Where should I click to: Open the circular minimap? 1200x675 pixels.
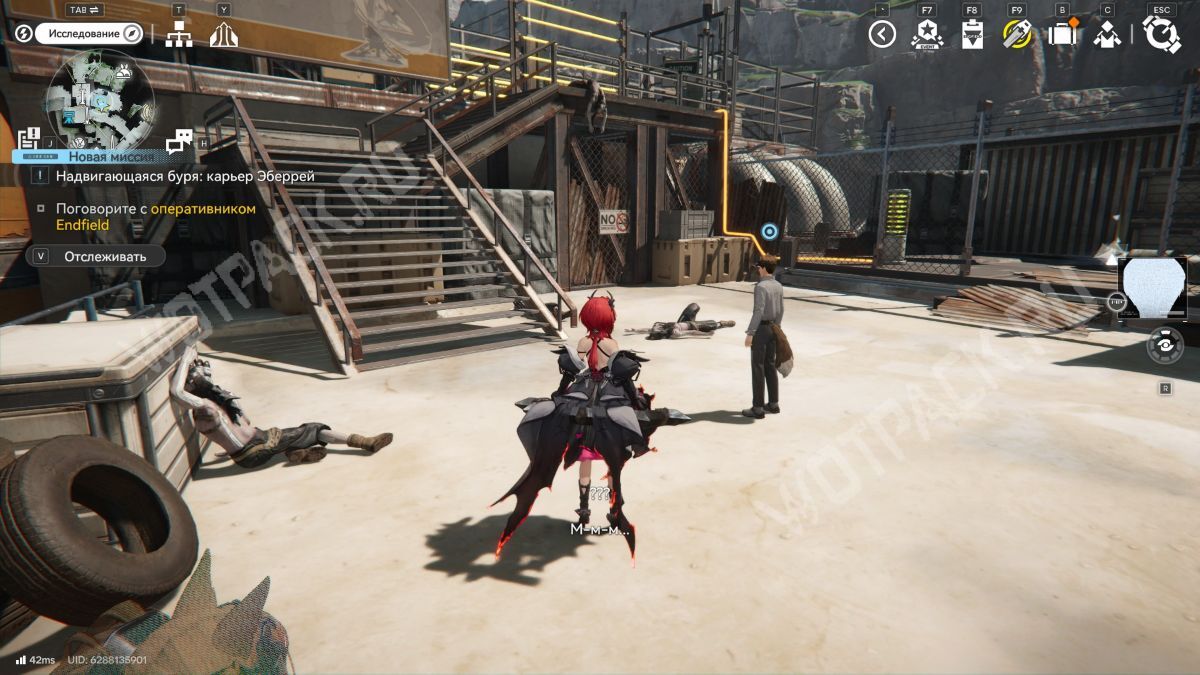tap(103, 98)
